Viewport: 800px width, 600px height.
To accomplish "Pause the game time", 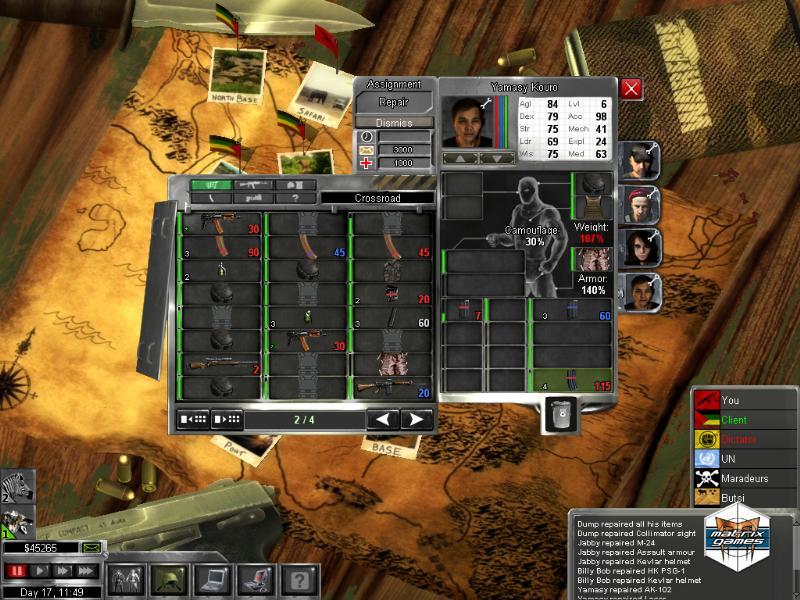I will [x=15, y=571].
